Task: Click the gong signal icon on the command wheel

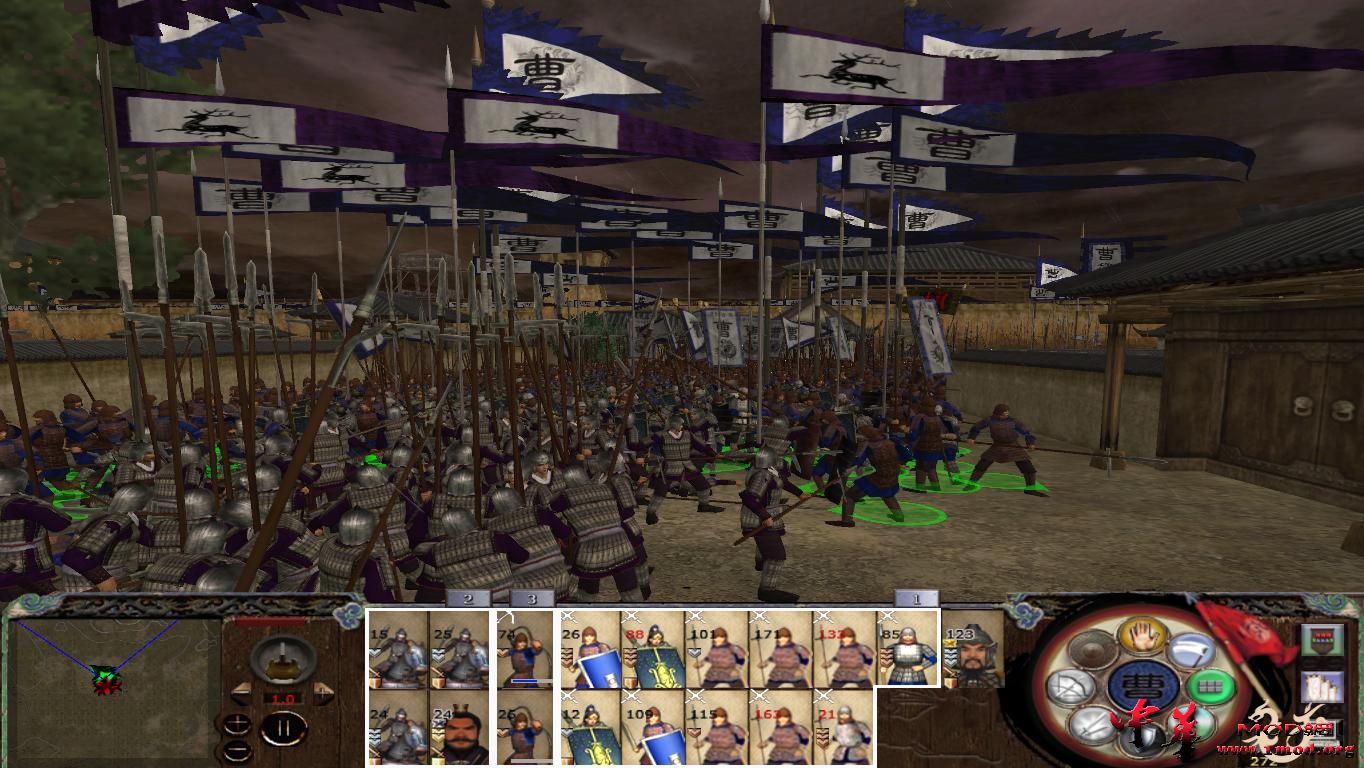Action: pos(1091,651)
